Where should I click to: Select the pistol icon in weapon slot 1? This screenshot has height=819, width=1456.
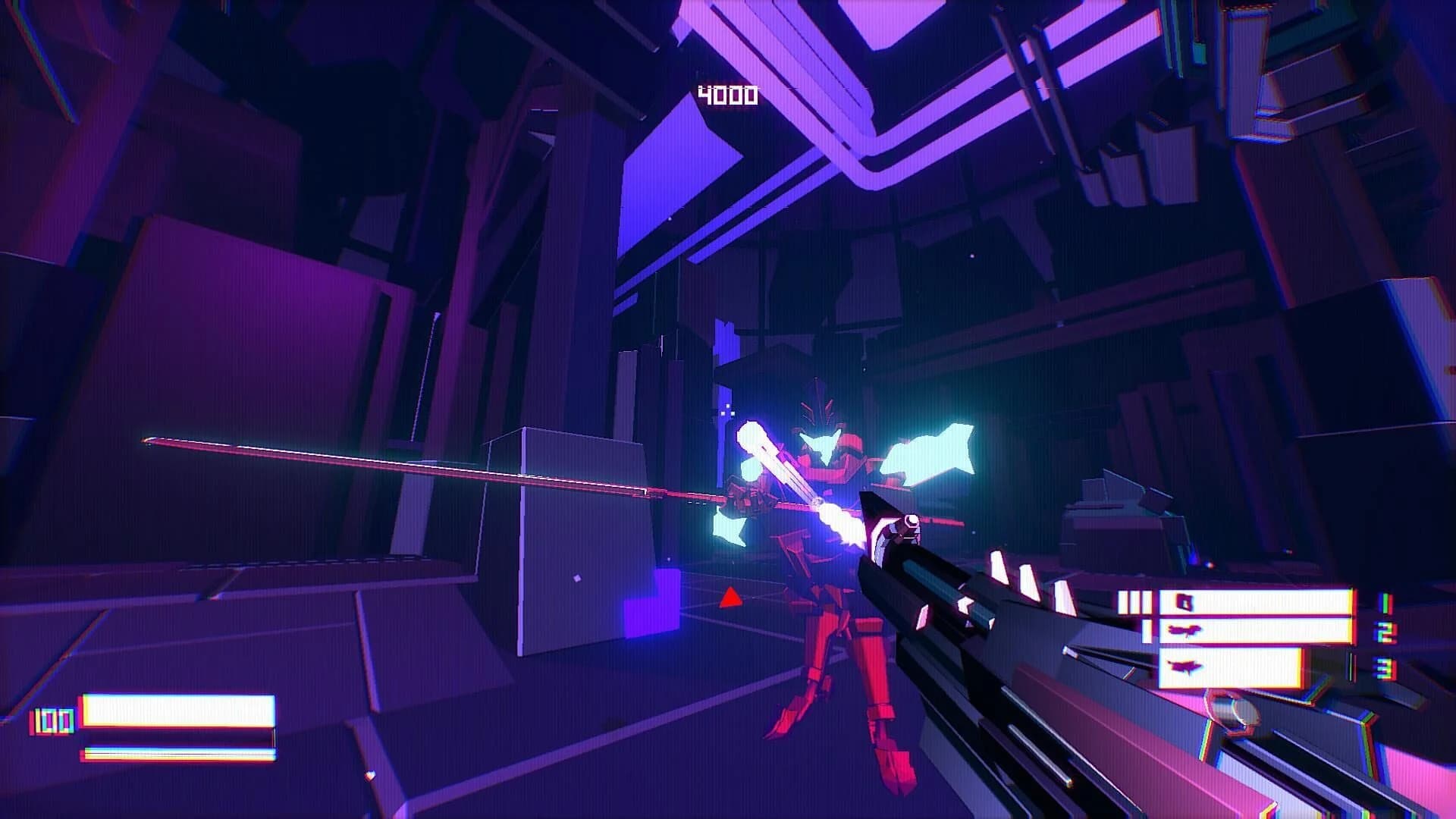click(x=1183, y=601)
